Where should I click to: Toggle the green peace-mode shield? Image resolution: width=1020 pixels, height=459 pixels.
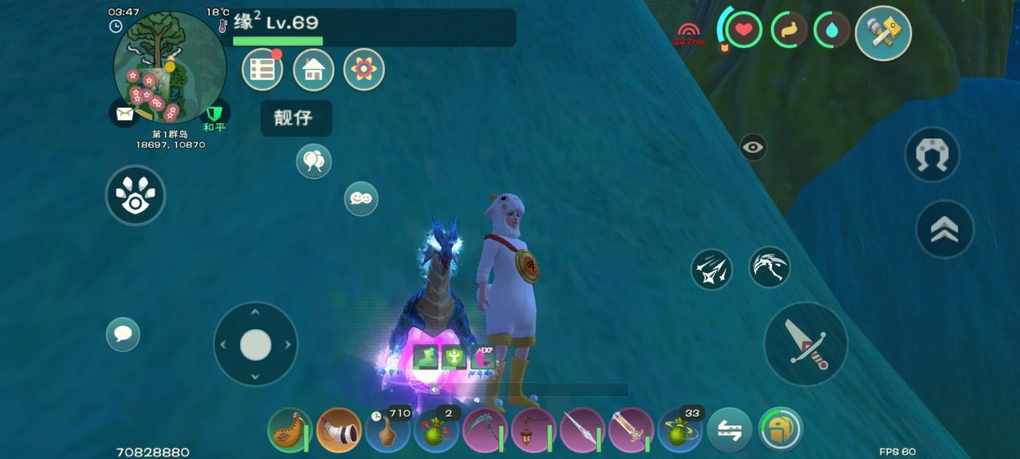pyautogui.click(x=214, y=114)
